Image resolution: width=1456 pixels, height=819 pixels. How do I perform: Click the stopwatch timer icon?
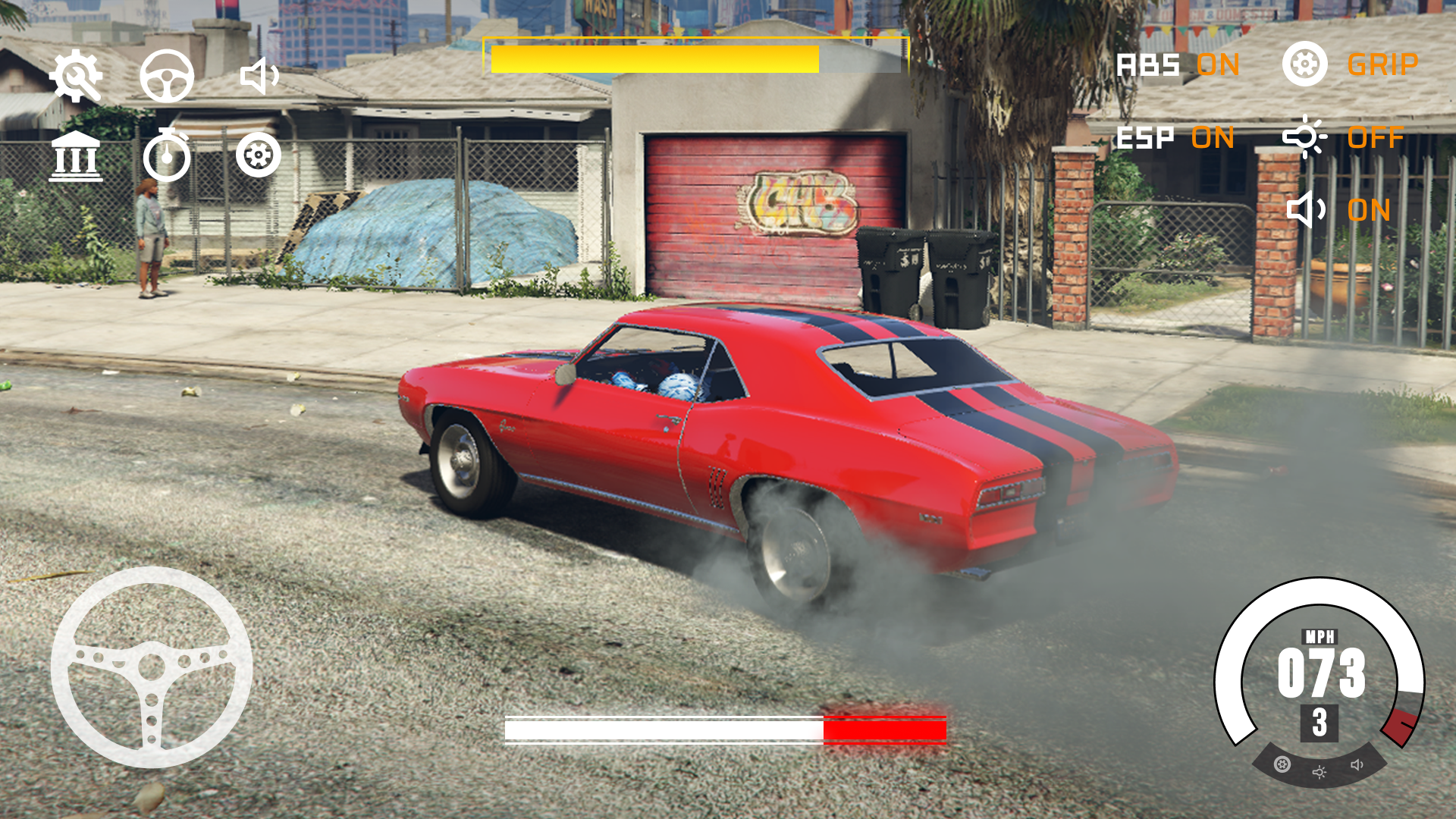170,157
